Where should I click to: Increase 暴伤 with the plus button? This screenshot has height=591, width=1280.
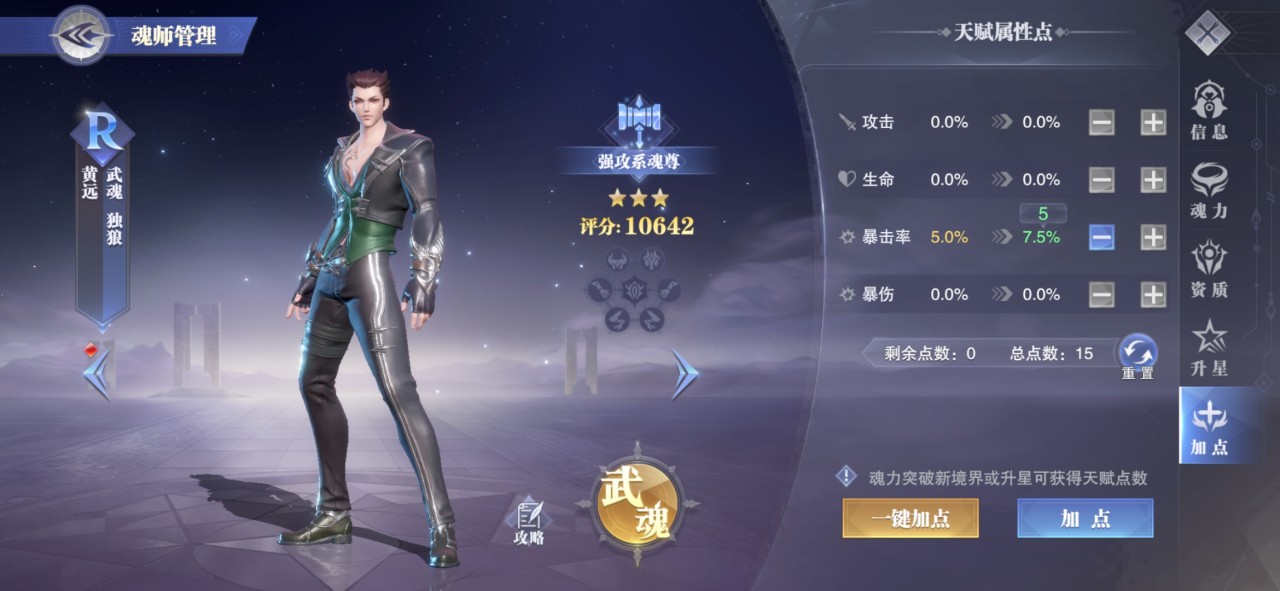coord(1153,295)
